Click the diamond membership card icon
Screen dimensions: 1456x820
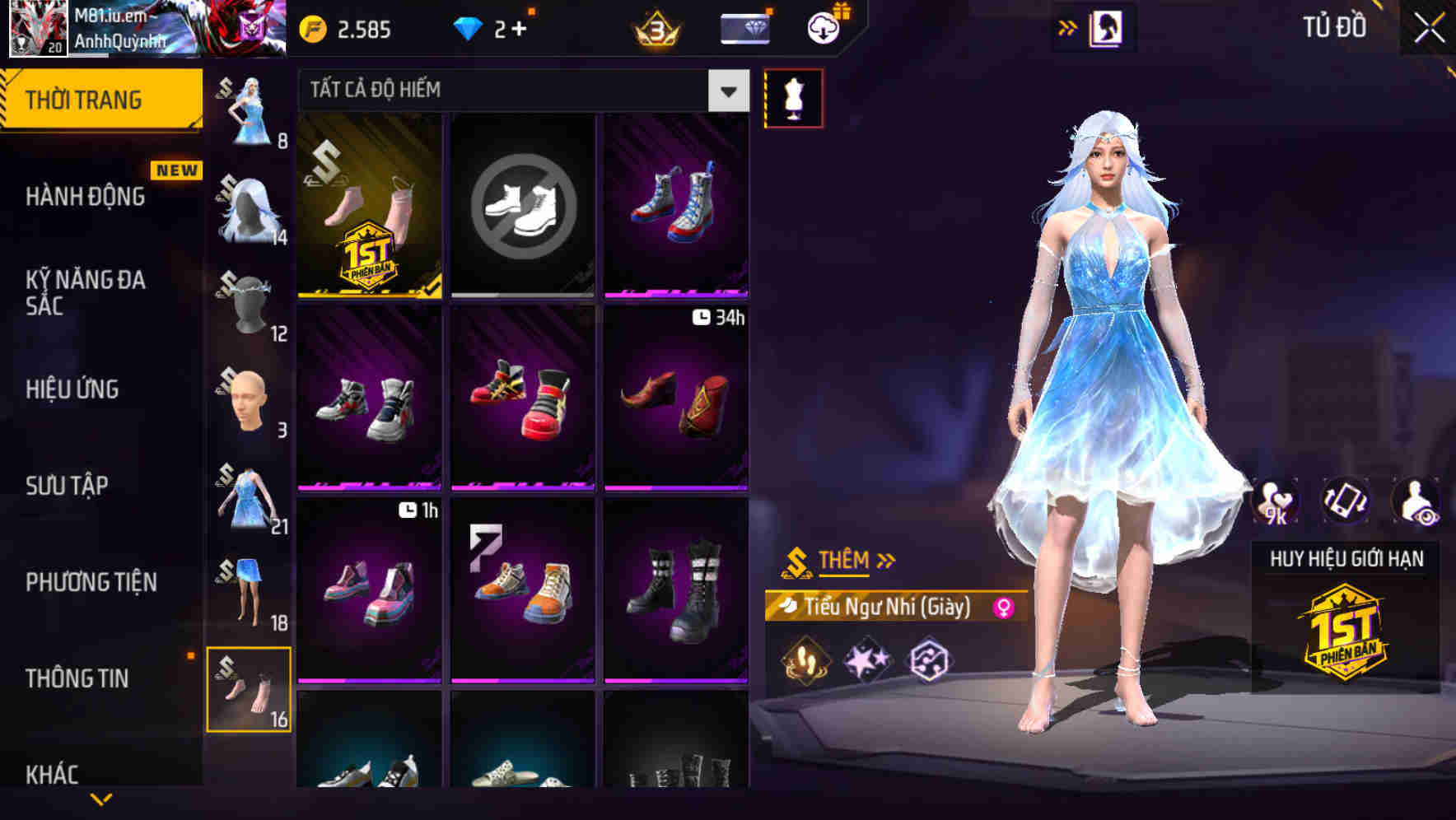[742, 27]
